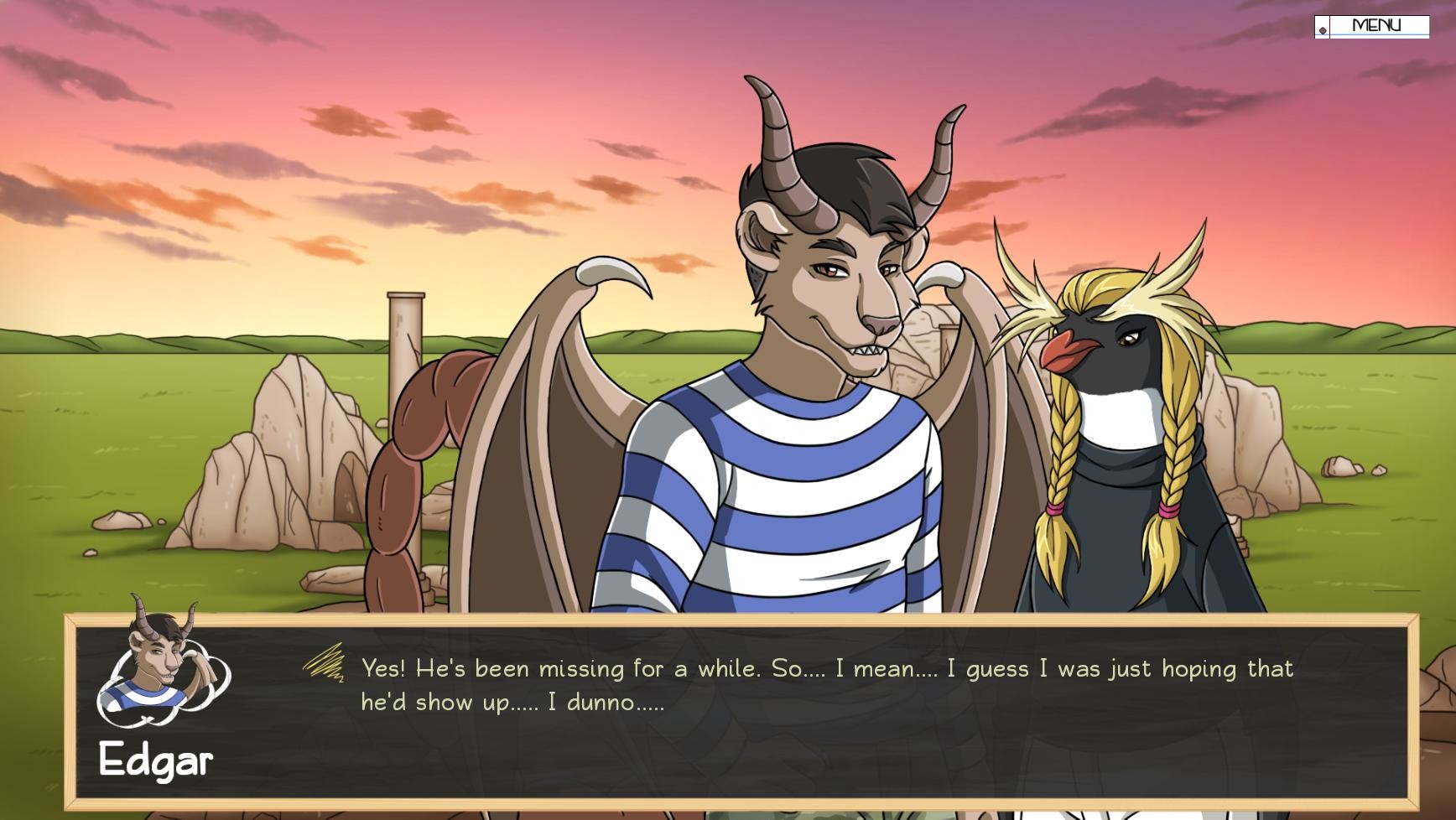Click the diamond icon beside the MENU button
1456x820 pixels.
click(x=1323, y=30)
